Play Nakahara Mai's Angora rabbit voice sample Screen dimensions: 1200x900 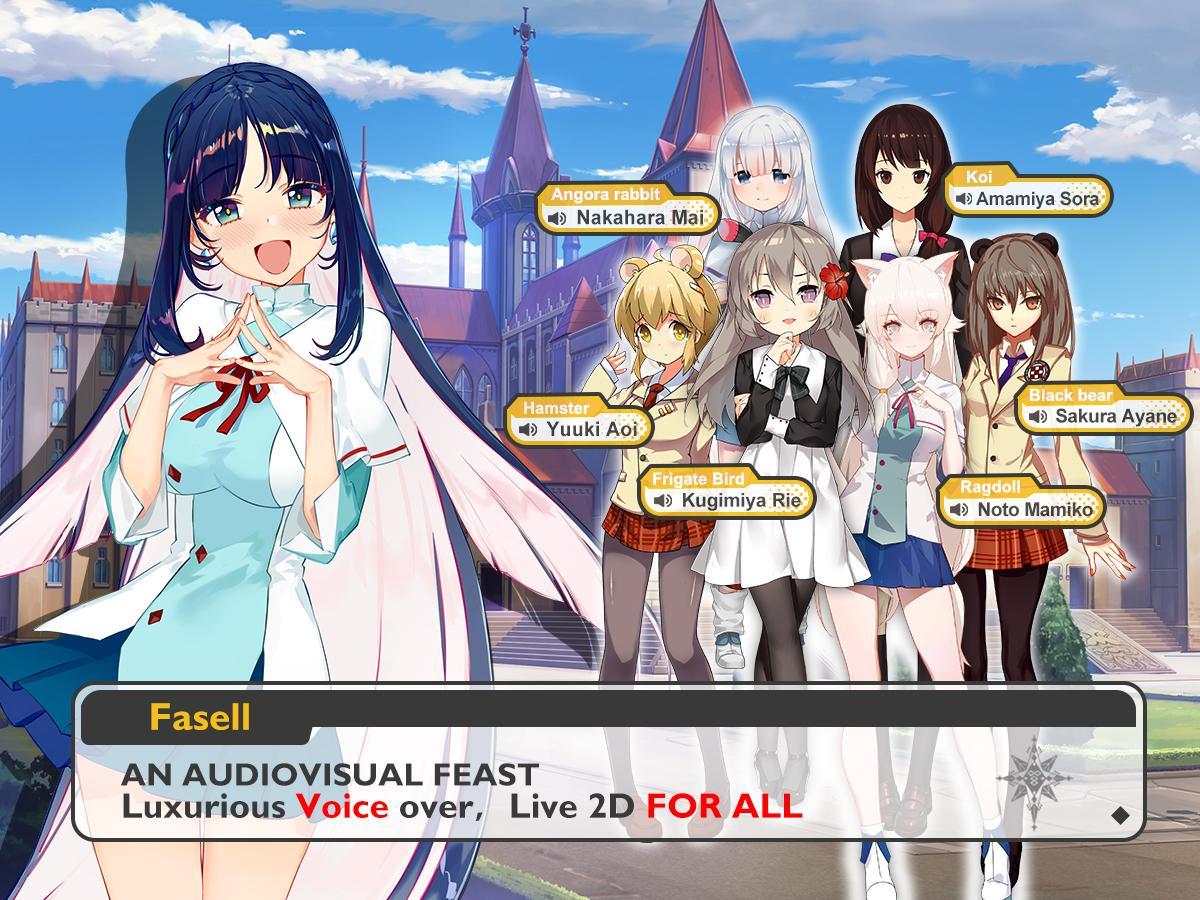[558, 217]
